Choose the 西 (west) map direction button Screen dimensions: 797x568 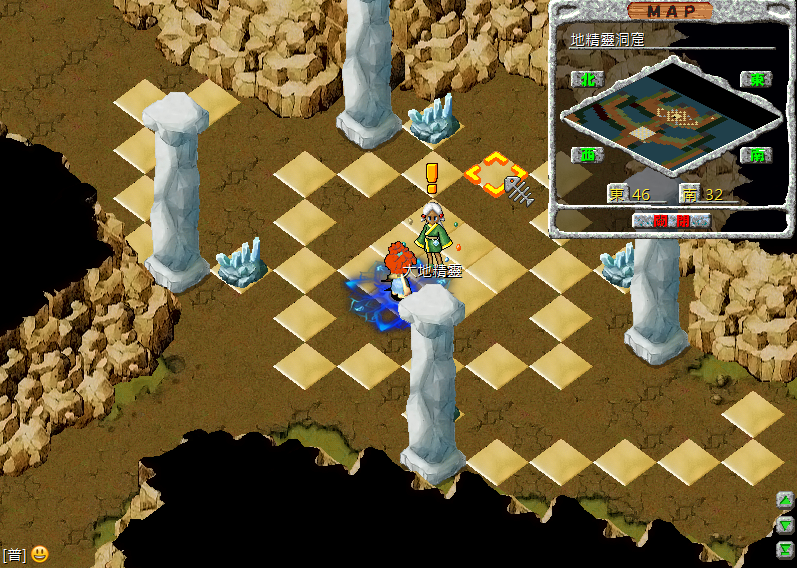tap(585, 155)
